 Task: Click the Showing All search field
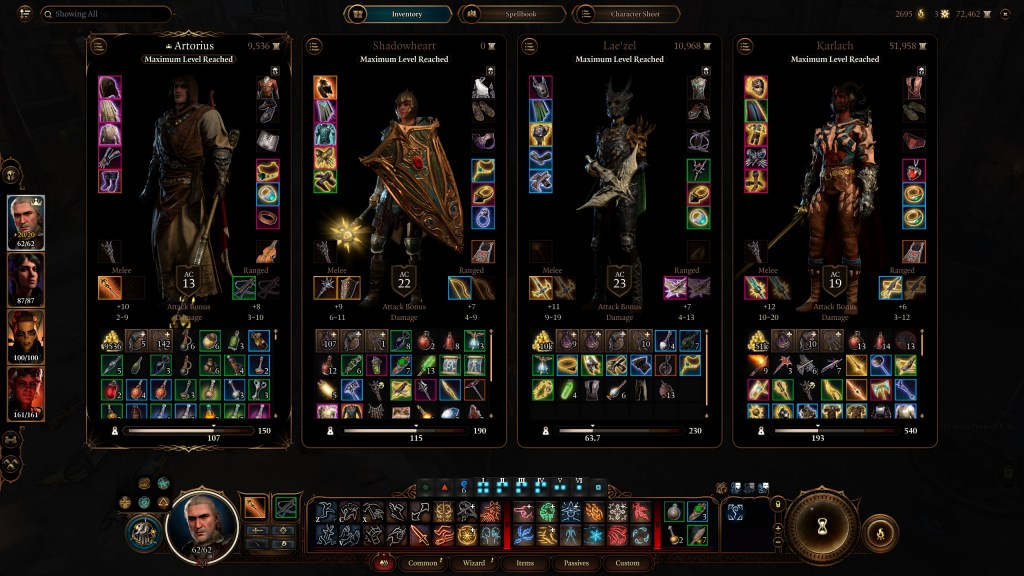click(x=110, y=14)
